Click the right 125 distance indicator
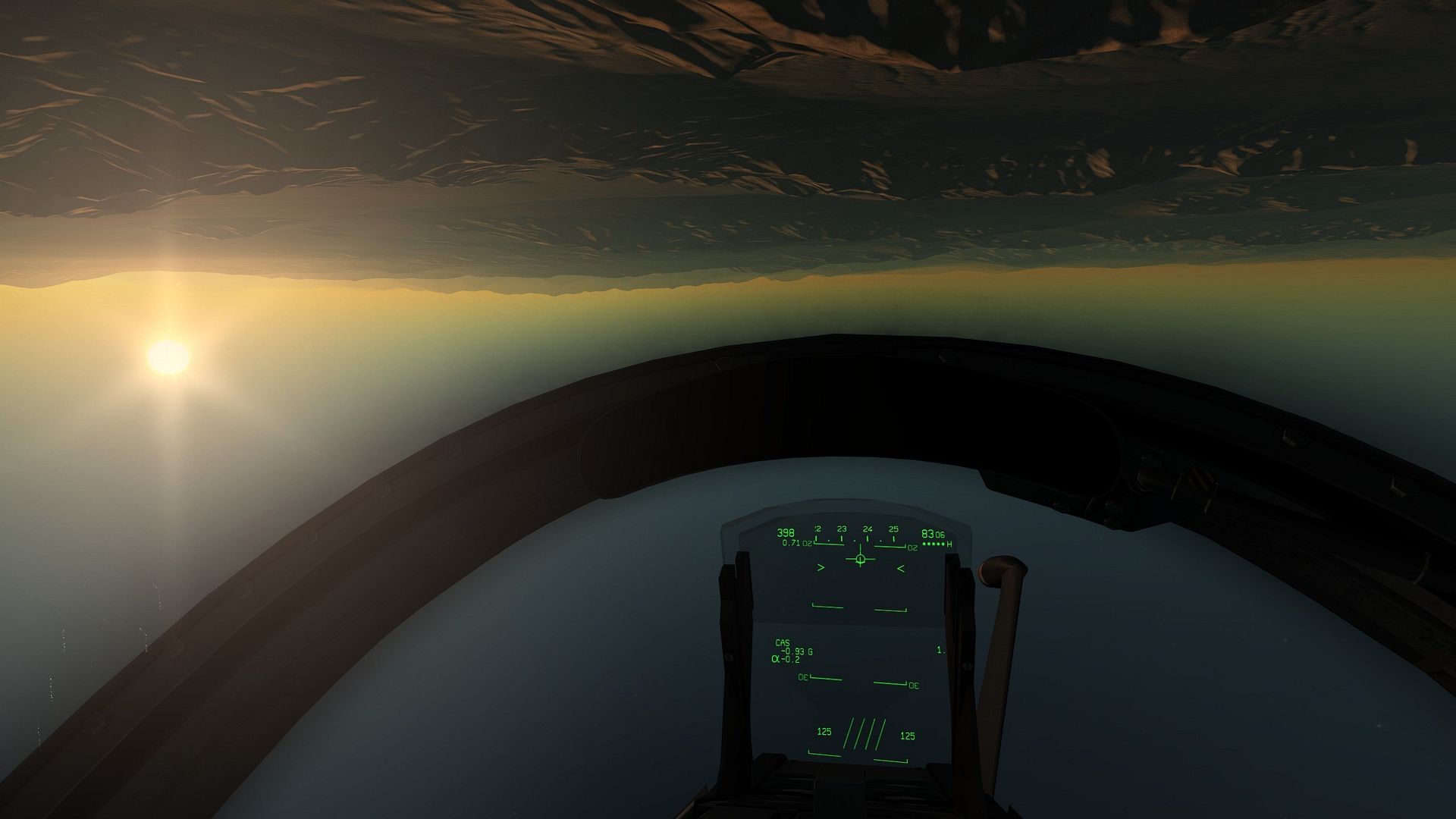This screenshot has height=819, width=1456. pos(907,736)
